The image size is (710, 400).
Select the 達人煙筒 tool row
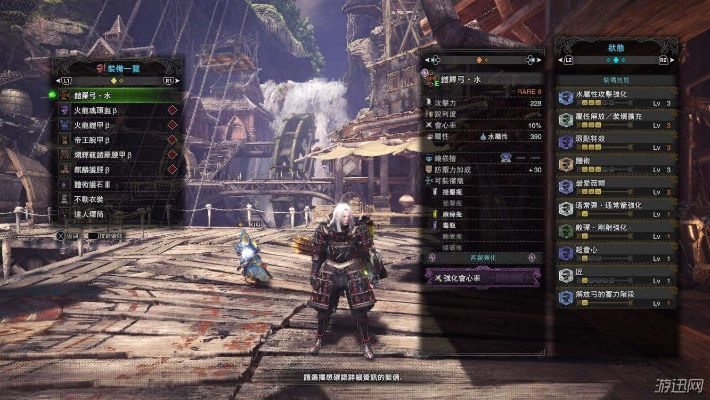pos(110,215)
